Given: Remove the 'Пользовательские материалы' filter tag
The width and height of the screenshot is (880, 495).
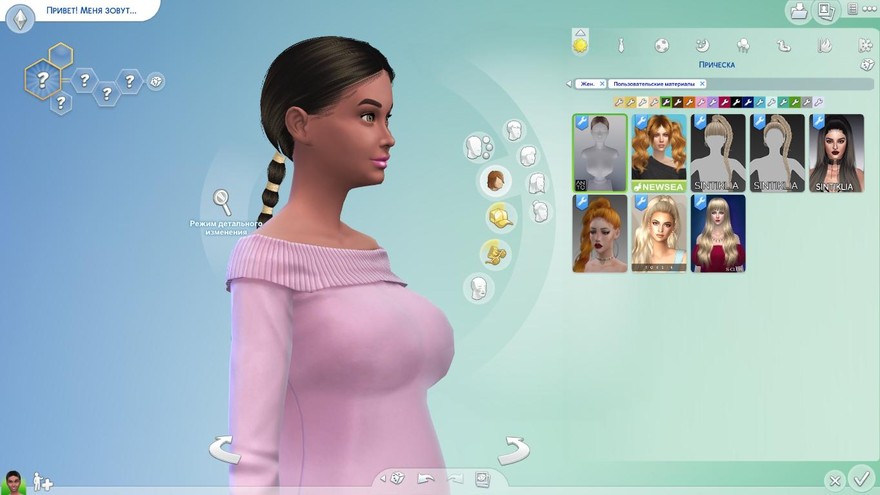Looking at the screenshot, I should tap(702, 84).
